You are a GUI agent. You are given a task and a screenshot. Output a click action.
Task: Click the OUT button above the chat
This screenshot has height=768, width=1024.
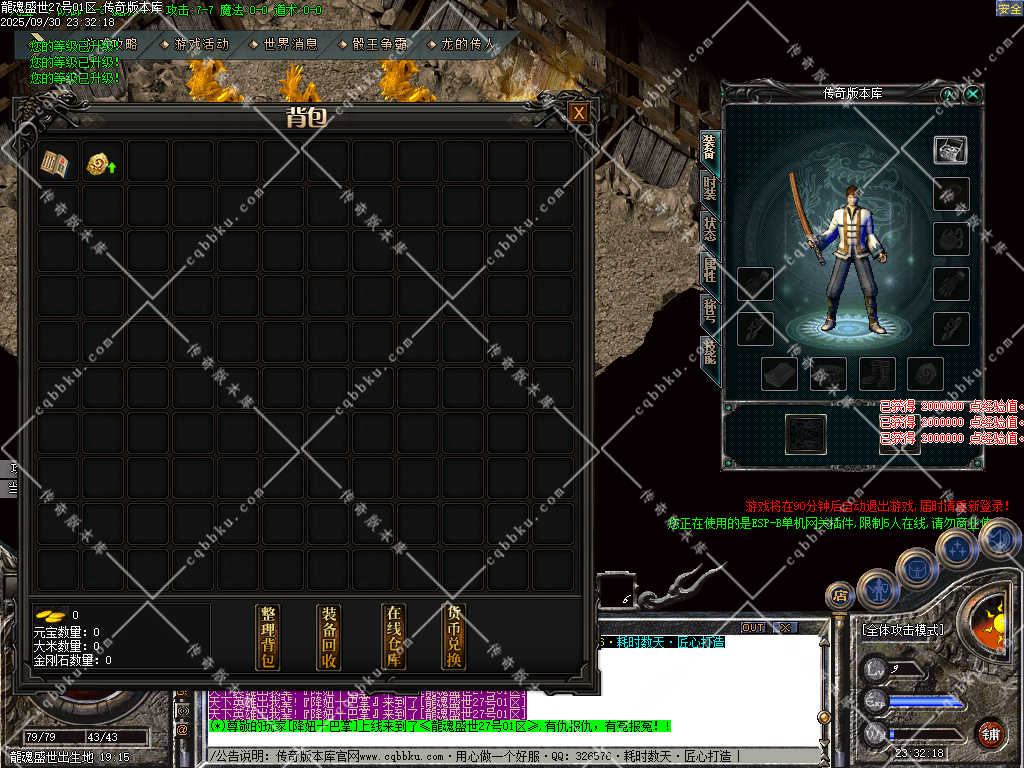click(753, 628)
